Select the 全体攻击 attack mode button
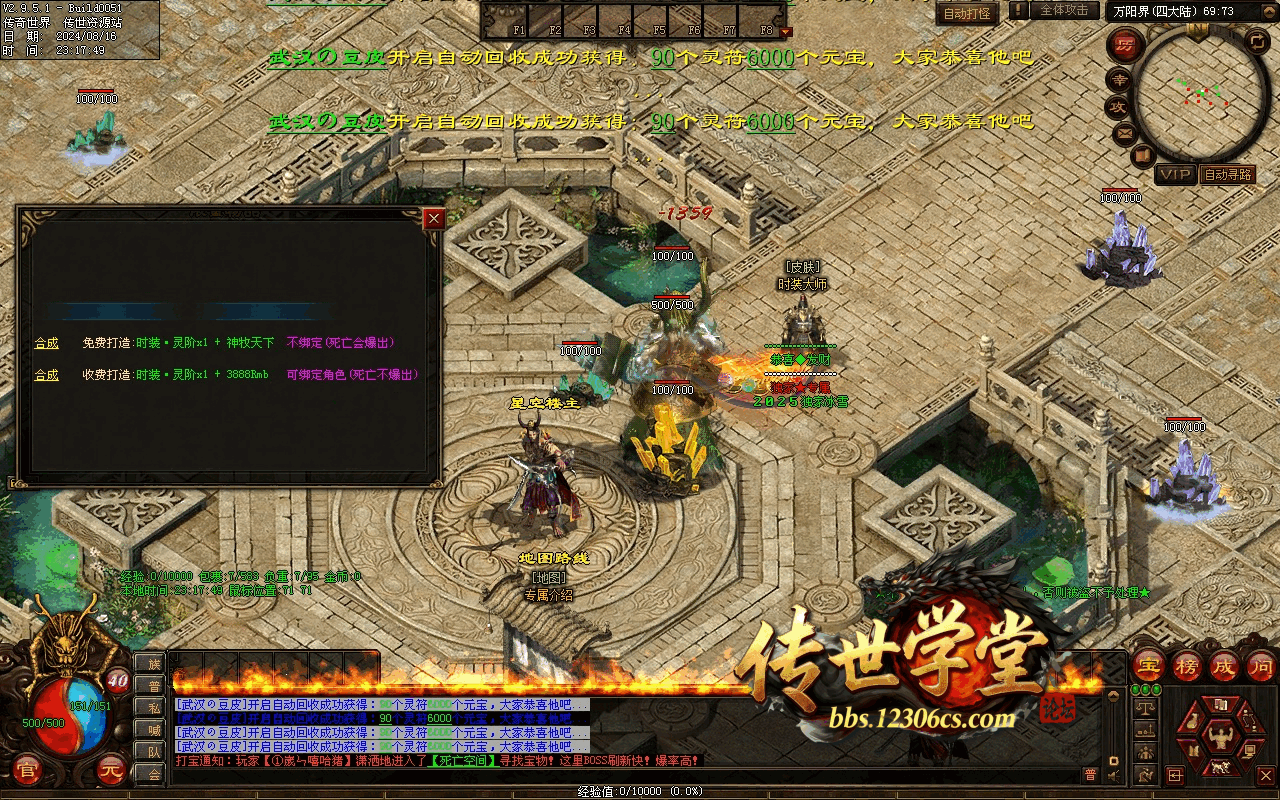 click(x=1064, y=10)
